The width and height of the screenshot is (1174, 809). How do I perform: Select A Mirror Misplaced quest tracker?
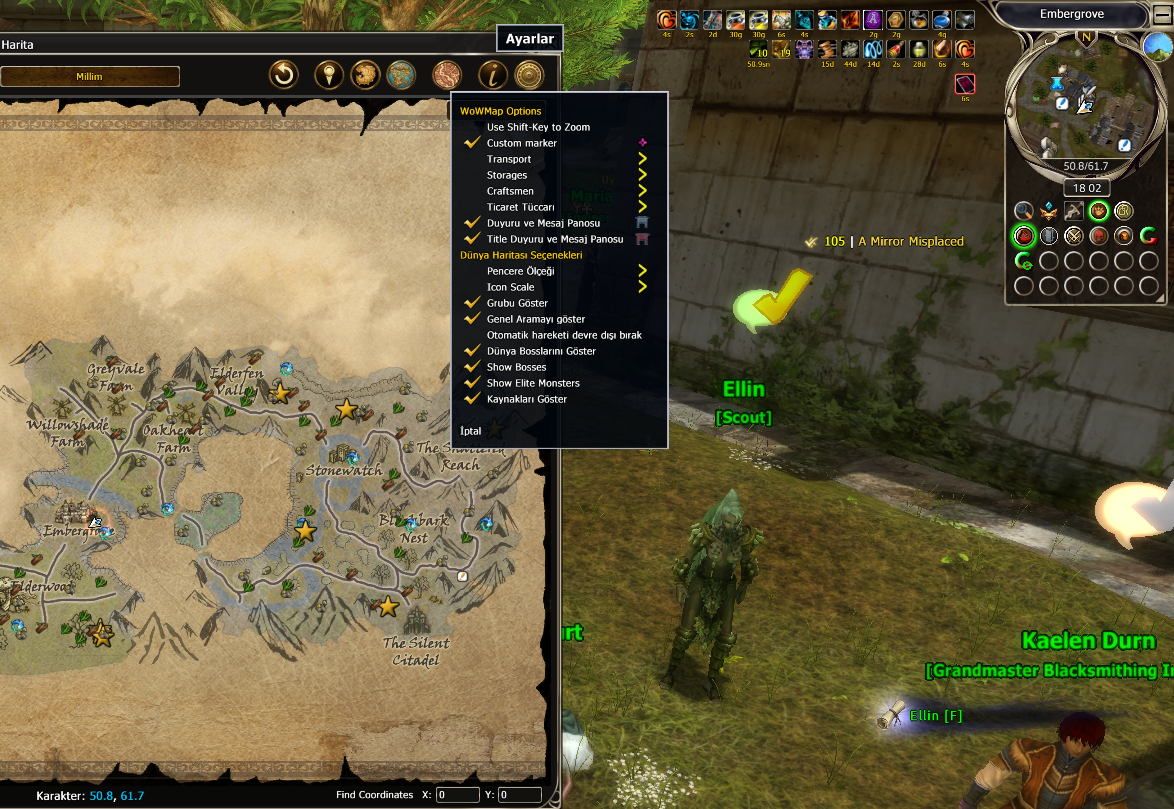(x=910, y=241)
